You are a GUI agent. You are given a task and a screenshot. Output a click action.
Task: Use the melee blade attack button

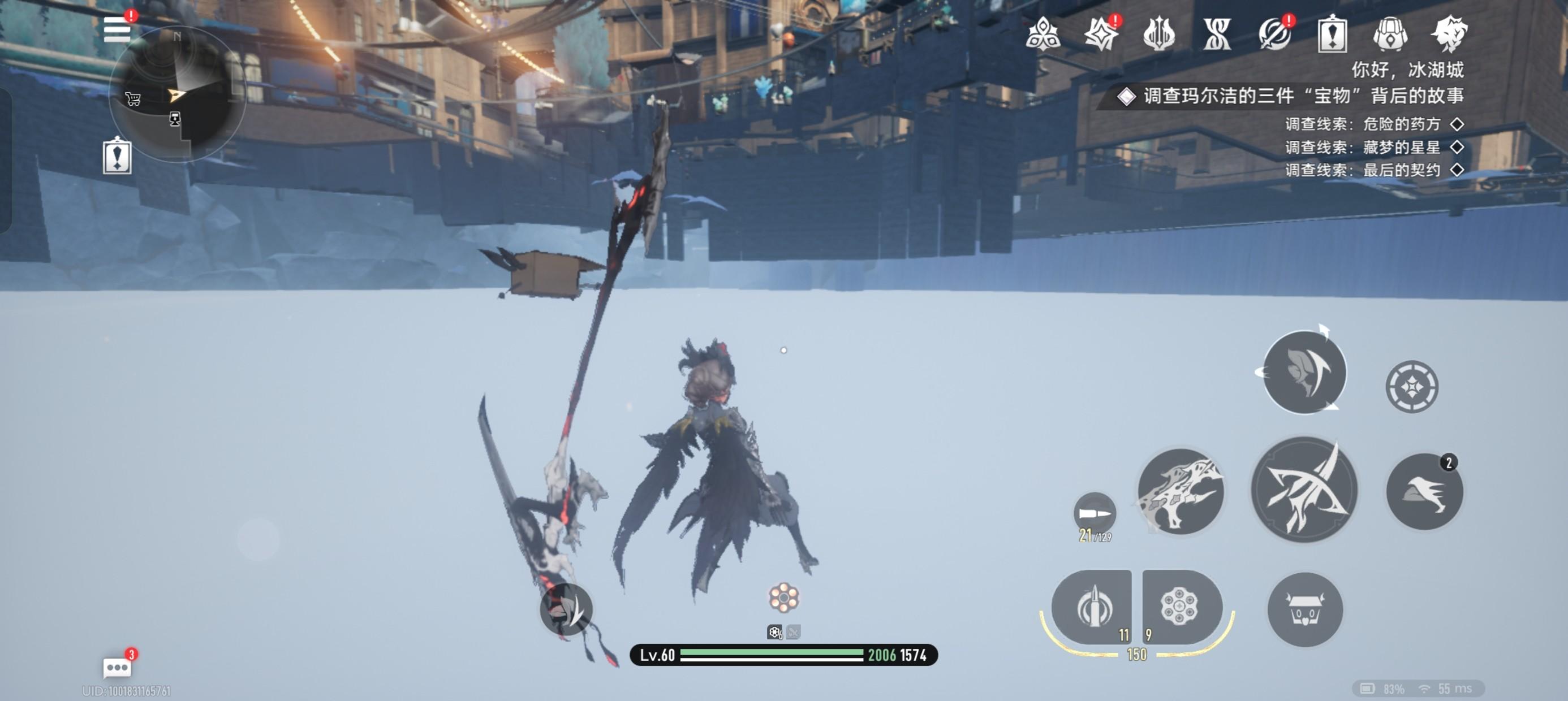click(1304, 490)
